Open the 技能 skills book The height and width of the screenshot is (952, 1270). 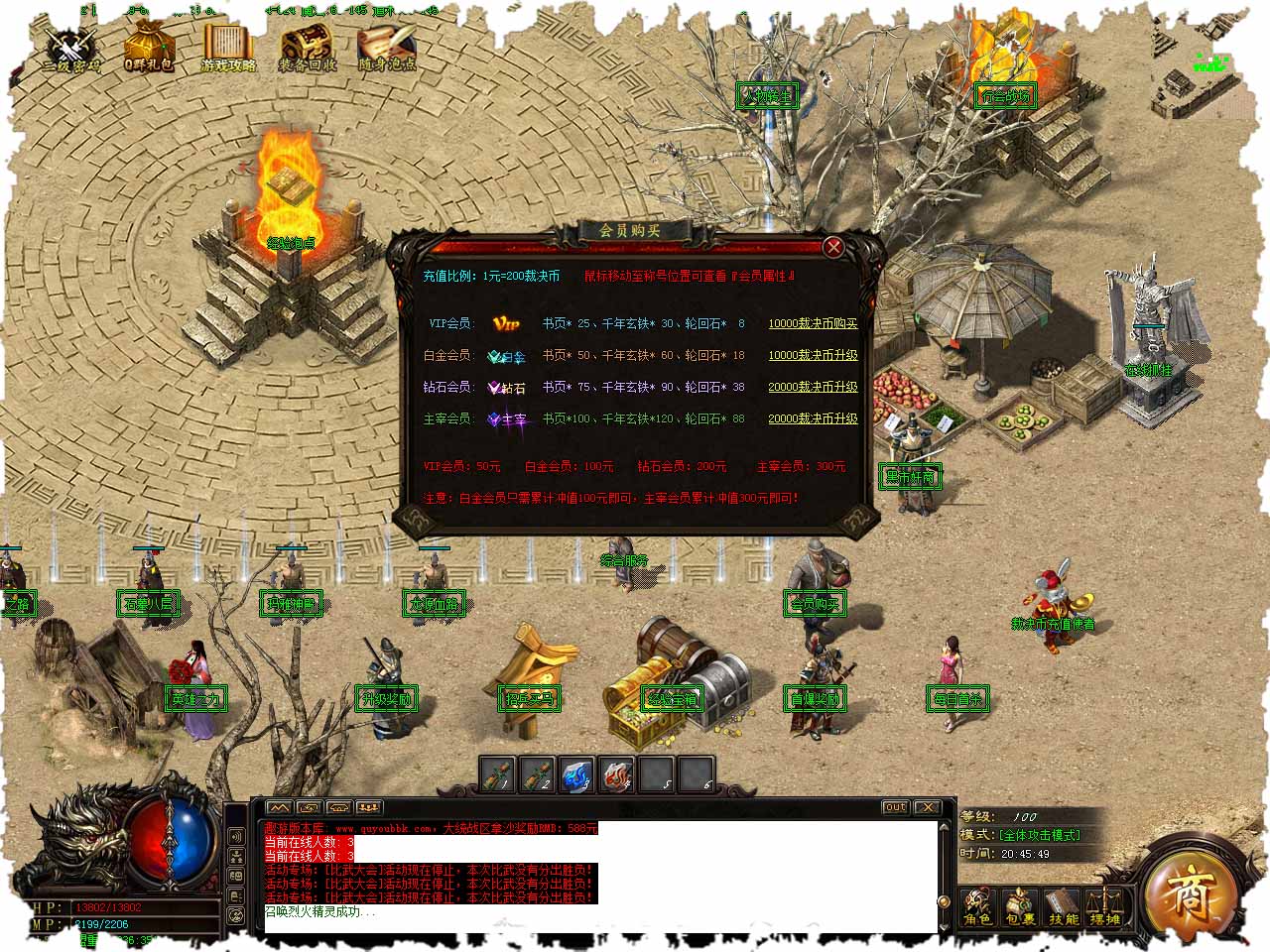(1063, 906)
